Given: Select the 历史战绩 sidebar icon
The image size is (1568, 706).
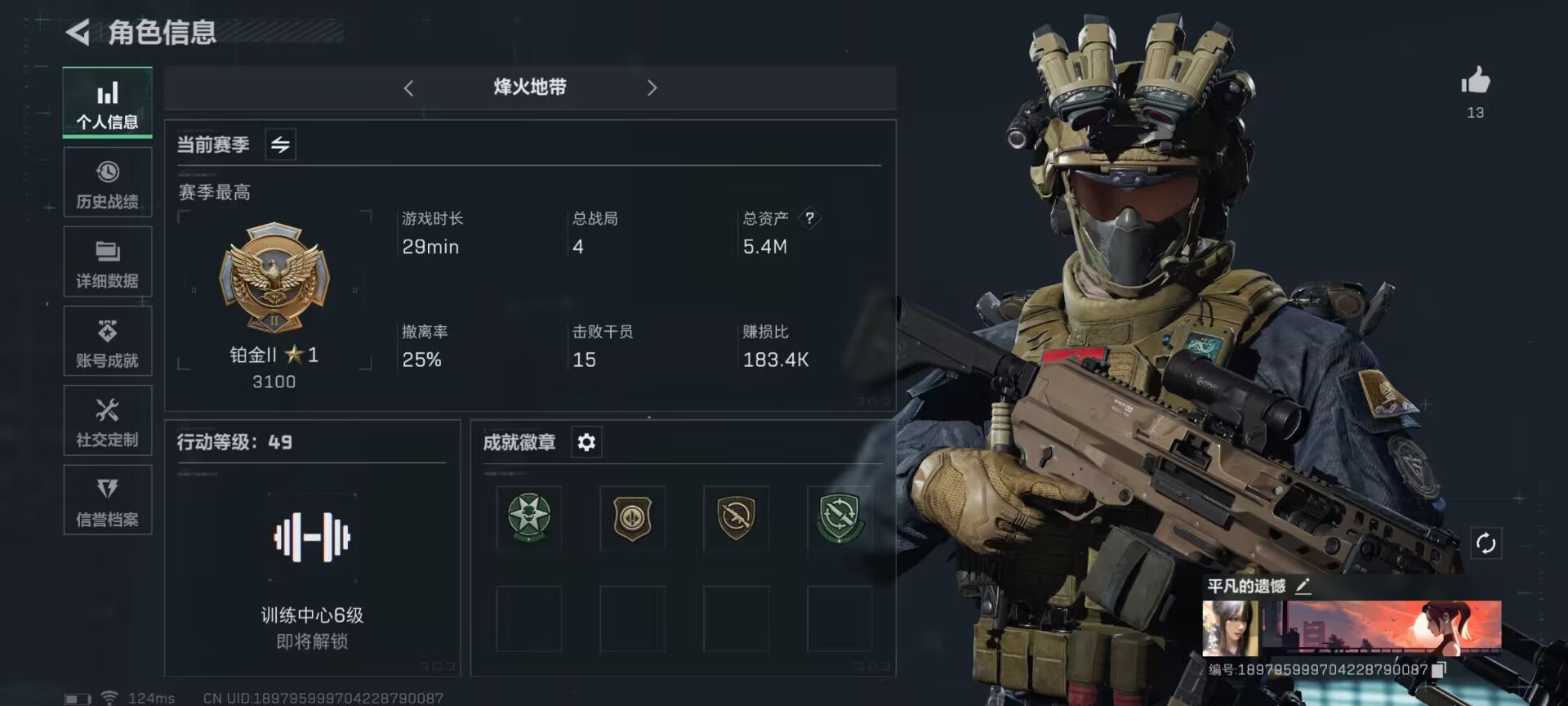Looking at the screenshot, I should click(107, 181).
